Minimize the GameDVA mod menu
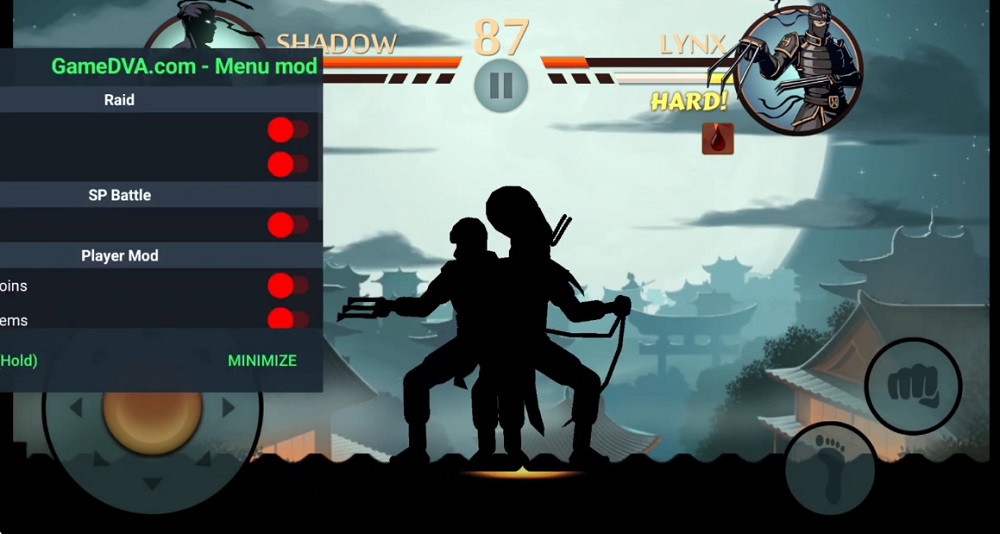This screenshot has height=534, width=1000. tap(262, 360)
